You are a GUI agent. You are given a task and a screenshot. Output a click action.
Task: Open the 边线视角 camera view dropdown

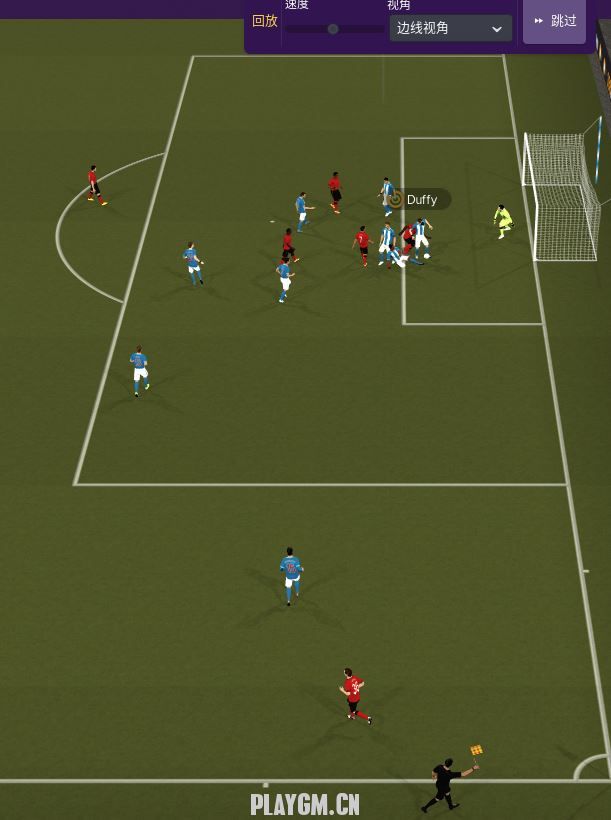pos(450,28)
